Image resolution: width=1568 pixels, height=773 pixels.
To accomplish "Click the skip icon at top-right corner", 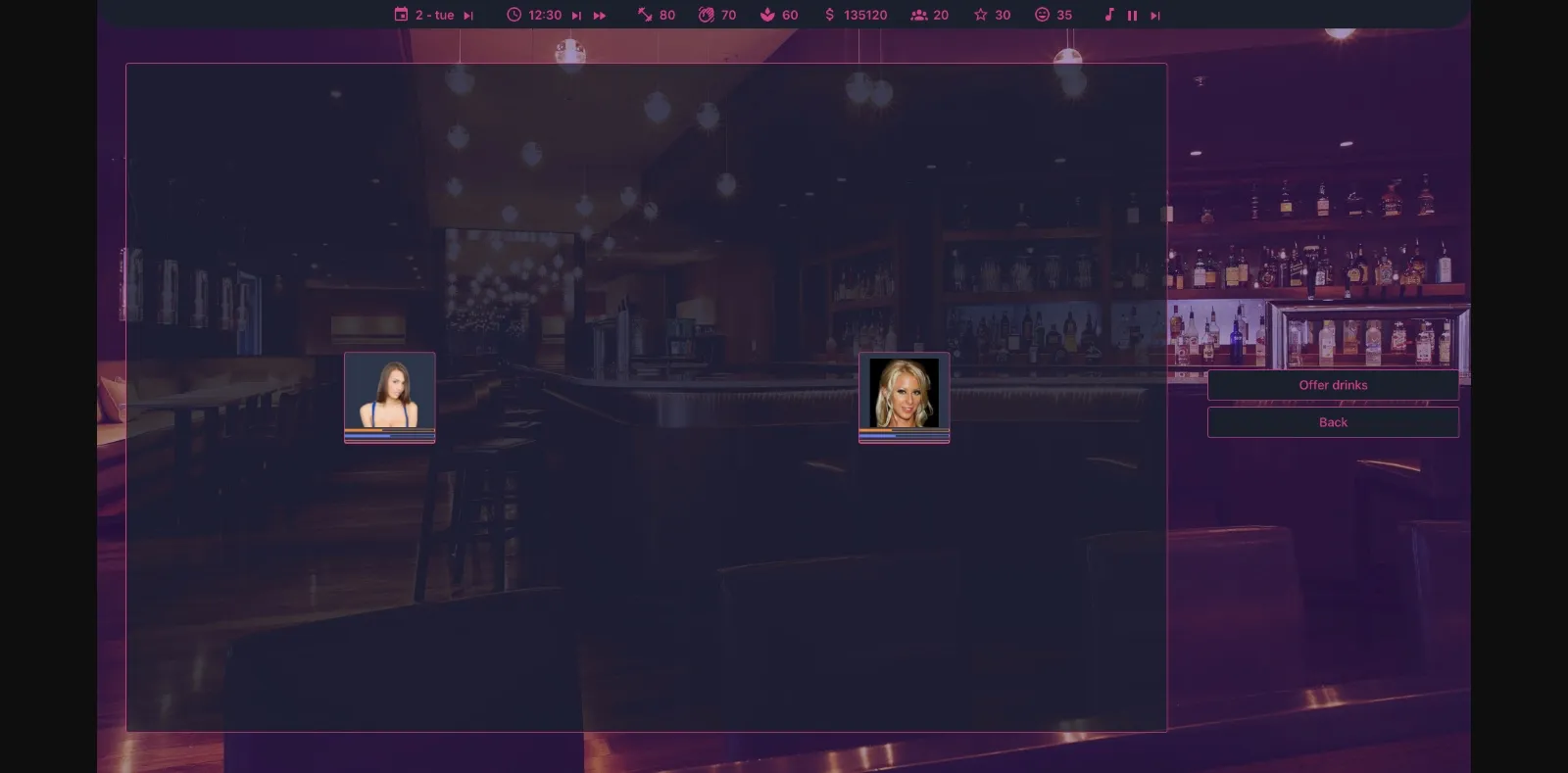I will pos(1155,15).
